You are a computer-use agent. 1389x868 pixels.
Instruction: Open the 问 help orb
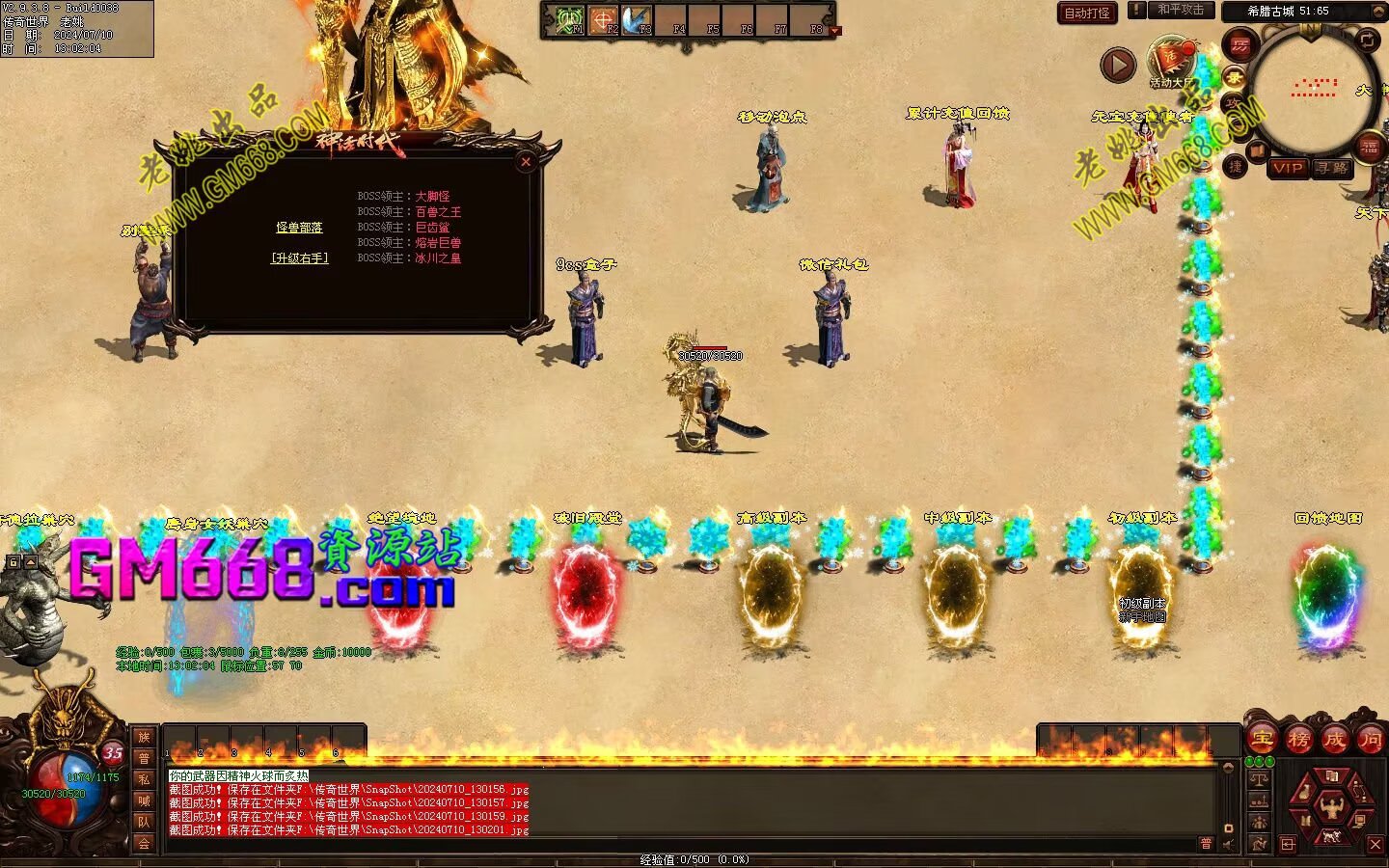click(1370, 740)
